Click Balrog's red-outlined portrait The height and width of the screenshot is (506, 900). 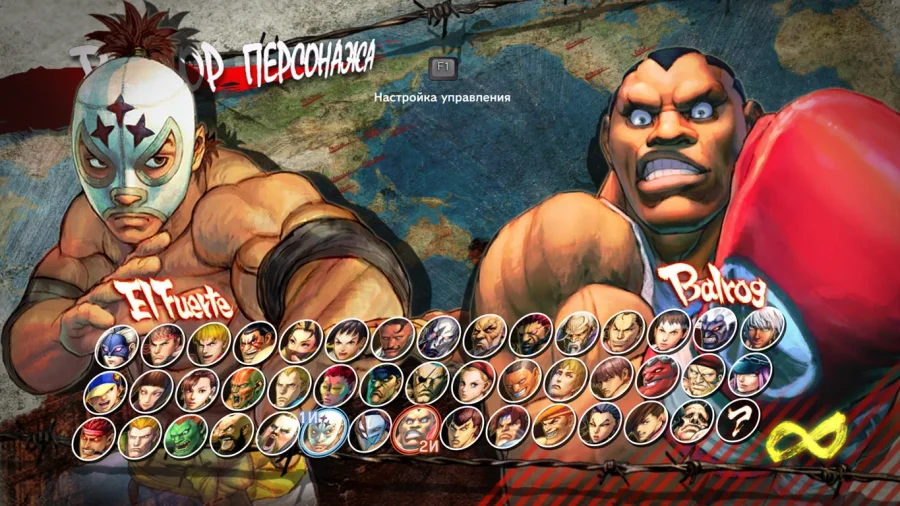(415, 430)
